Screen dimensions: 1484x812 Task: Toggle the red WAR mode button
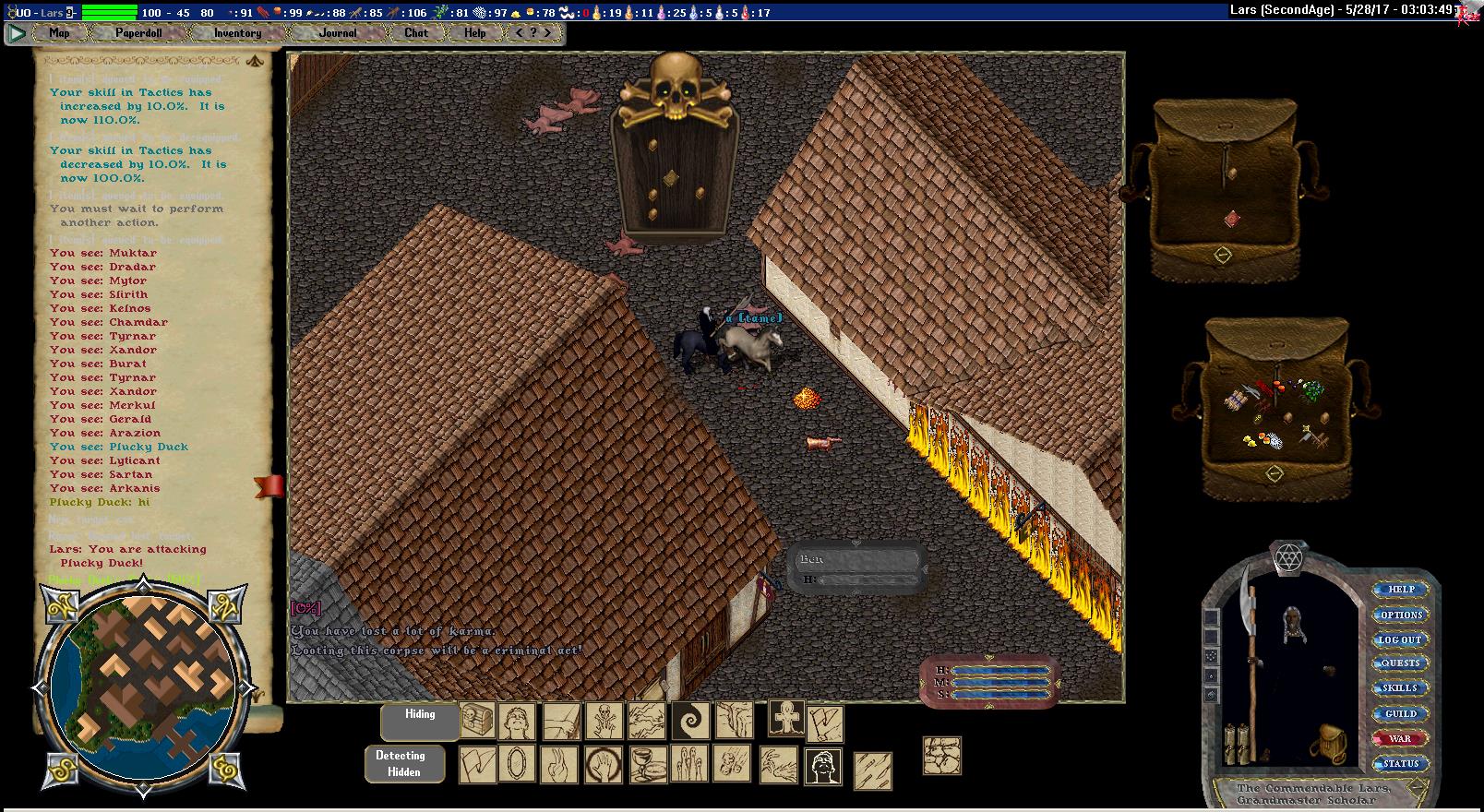pyautogui.click(x=1400, y=739)
